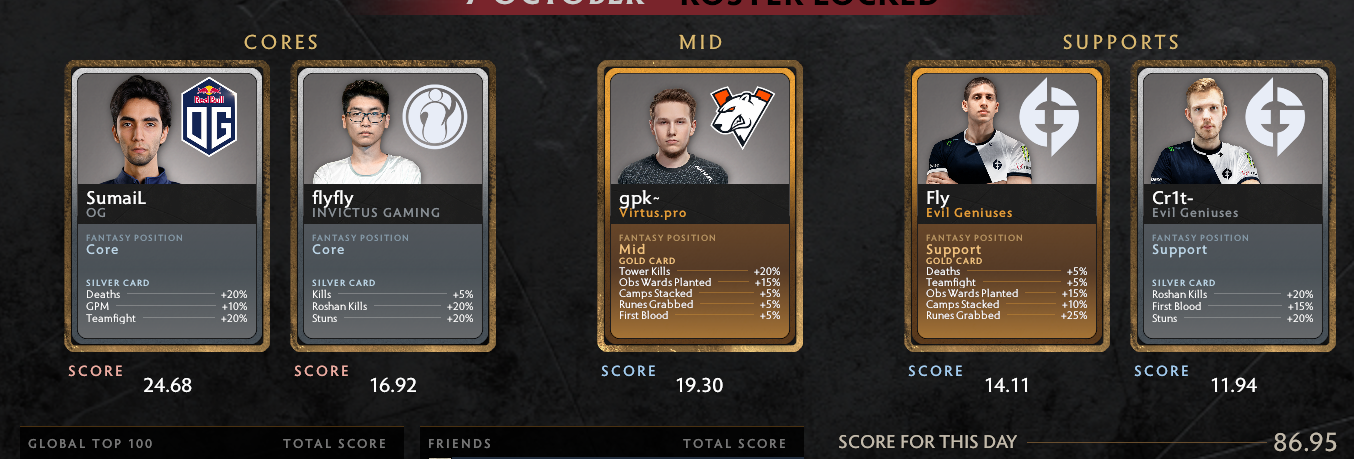
Task: Open the gpk~ Virtus.pro mid card
Action: [699, 206]
